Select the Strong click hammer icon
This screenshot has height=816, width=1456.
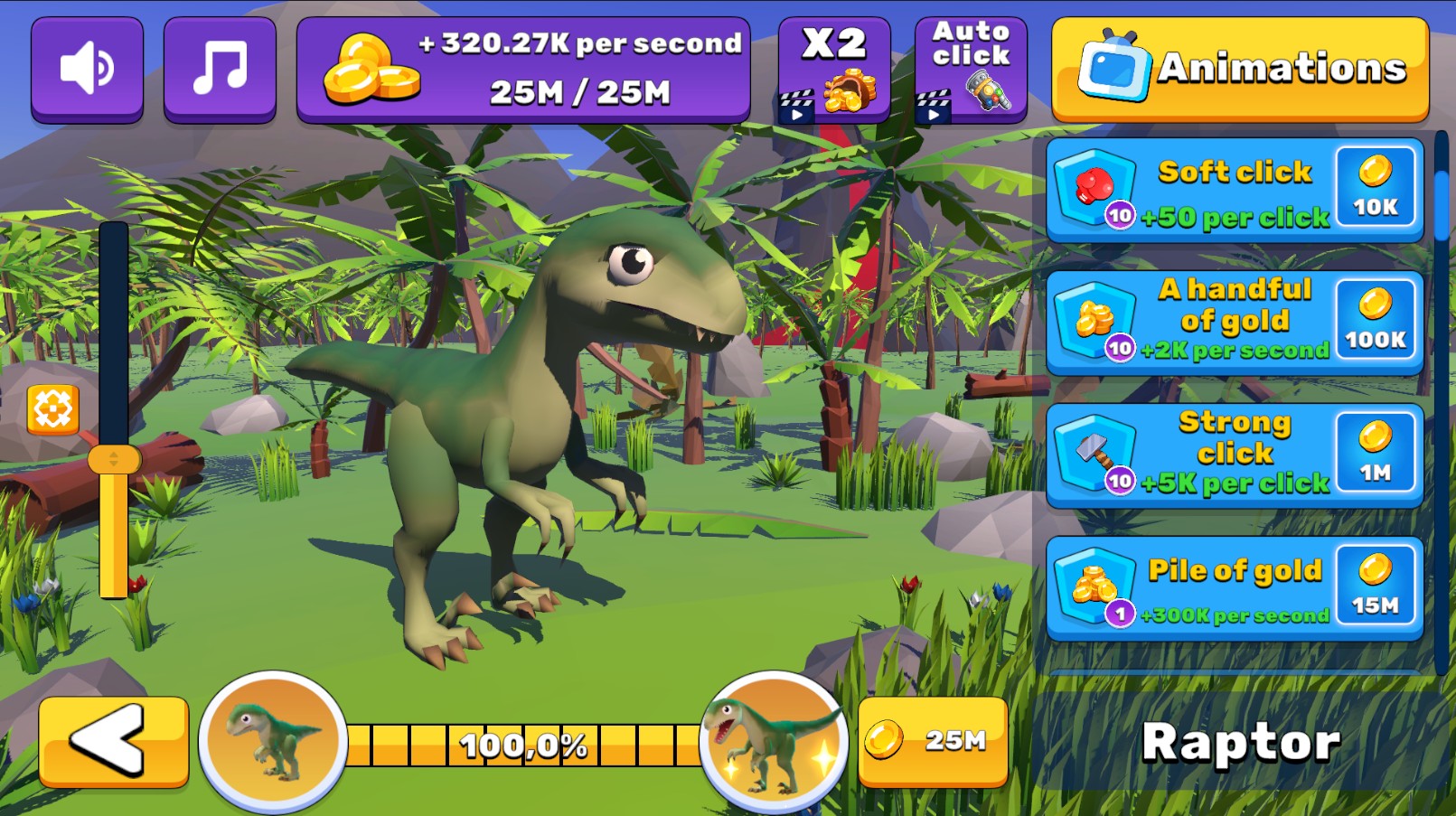pyautogui.click(x=1094, y=449)
